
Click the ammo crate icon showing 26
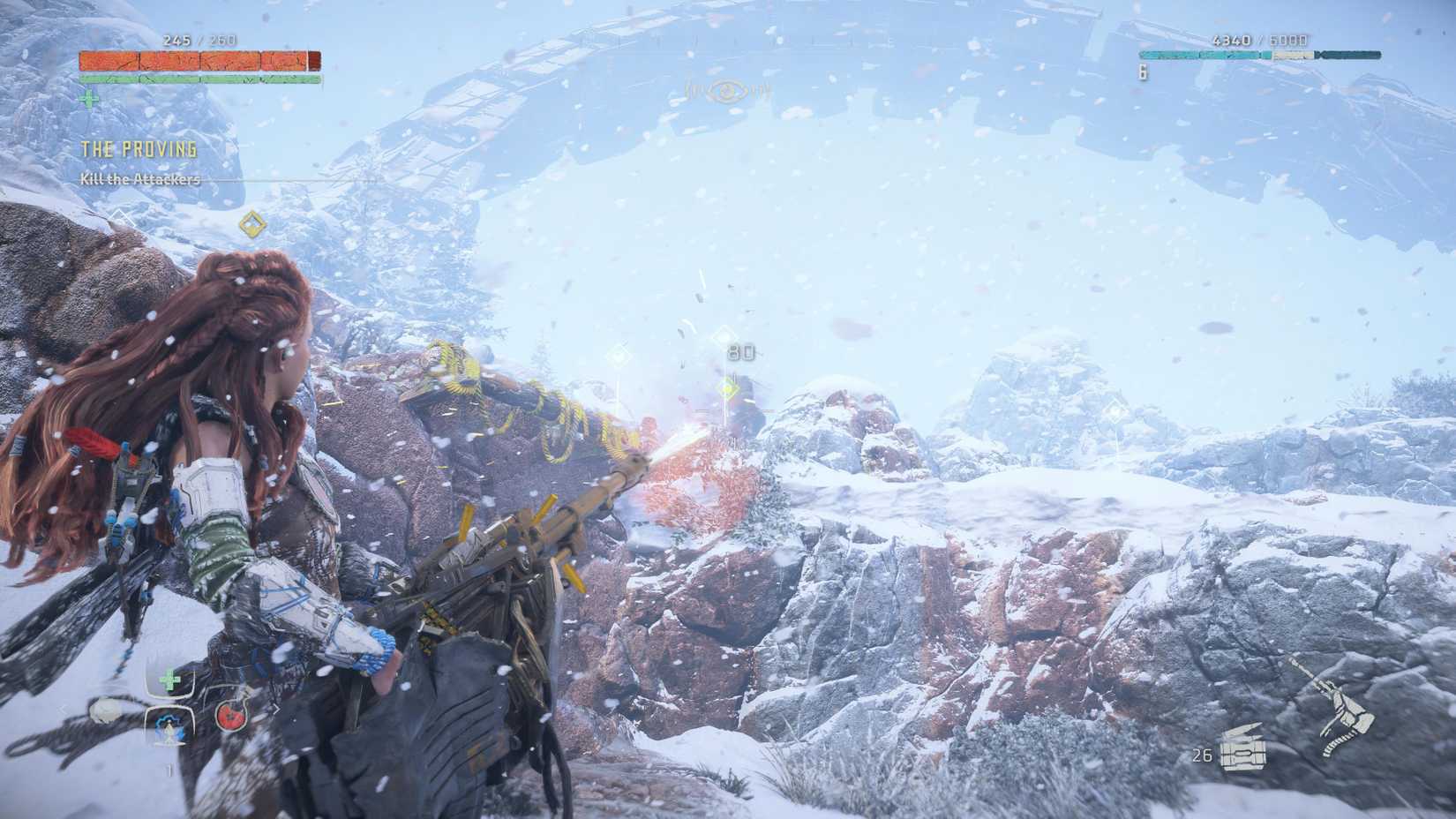coord(1242,750)
